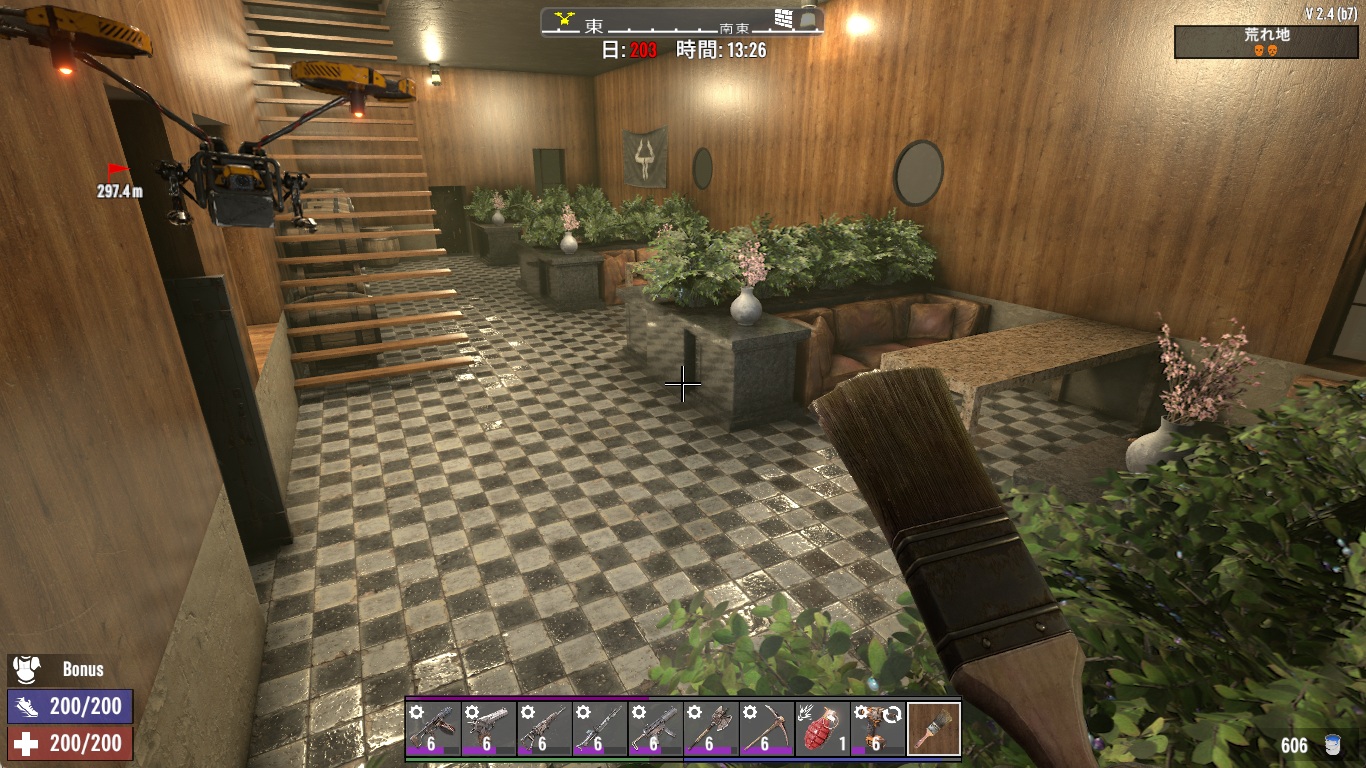The image size is (1366, 768).
Task: Pick the orange power tool slot
Action: (x=878, y=729)
